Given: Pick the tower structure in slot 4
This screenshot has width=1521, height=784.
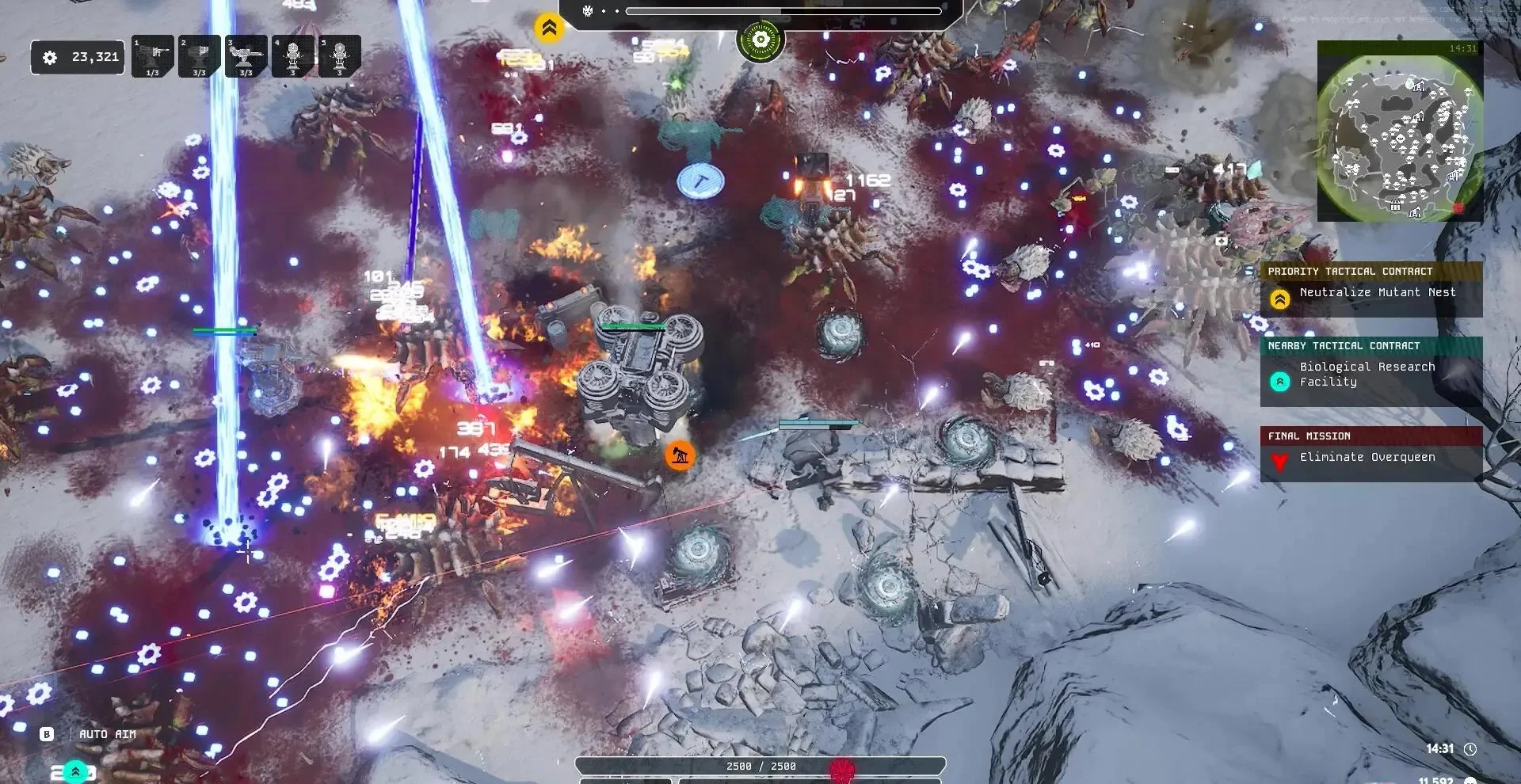Looking at the screenshot, I should click(x=293, y=56).
